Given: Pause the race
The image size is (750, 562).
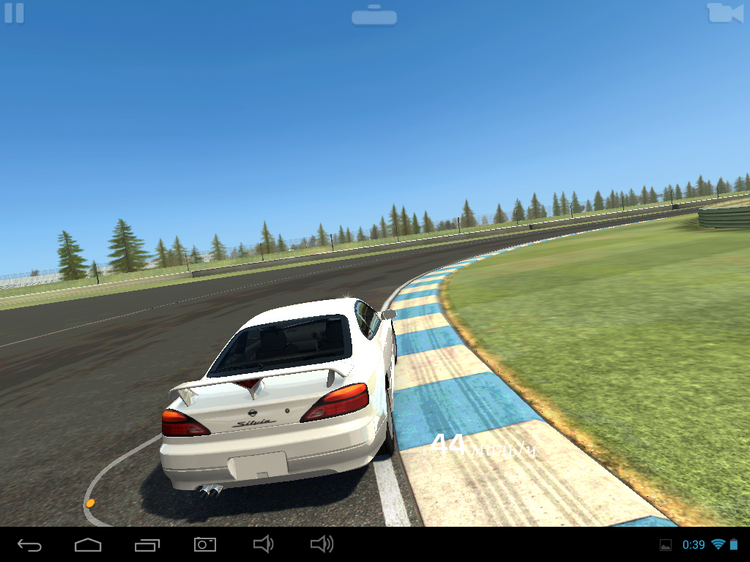Looking at the screenshot, I should (14, 13).
